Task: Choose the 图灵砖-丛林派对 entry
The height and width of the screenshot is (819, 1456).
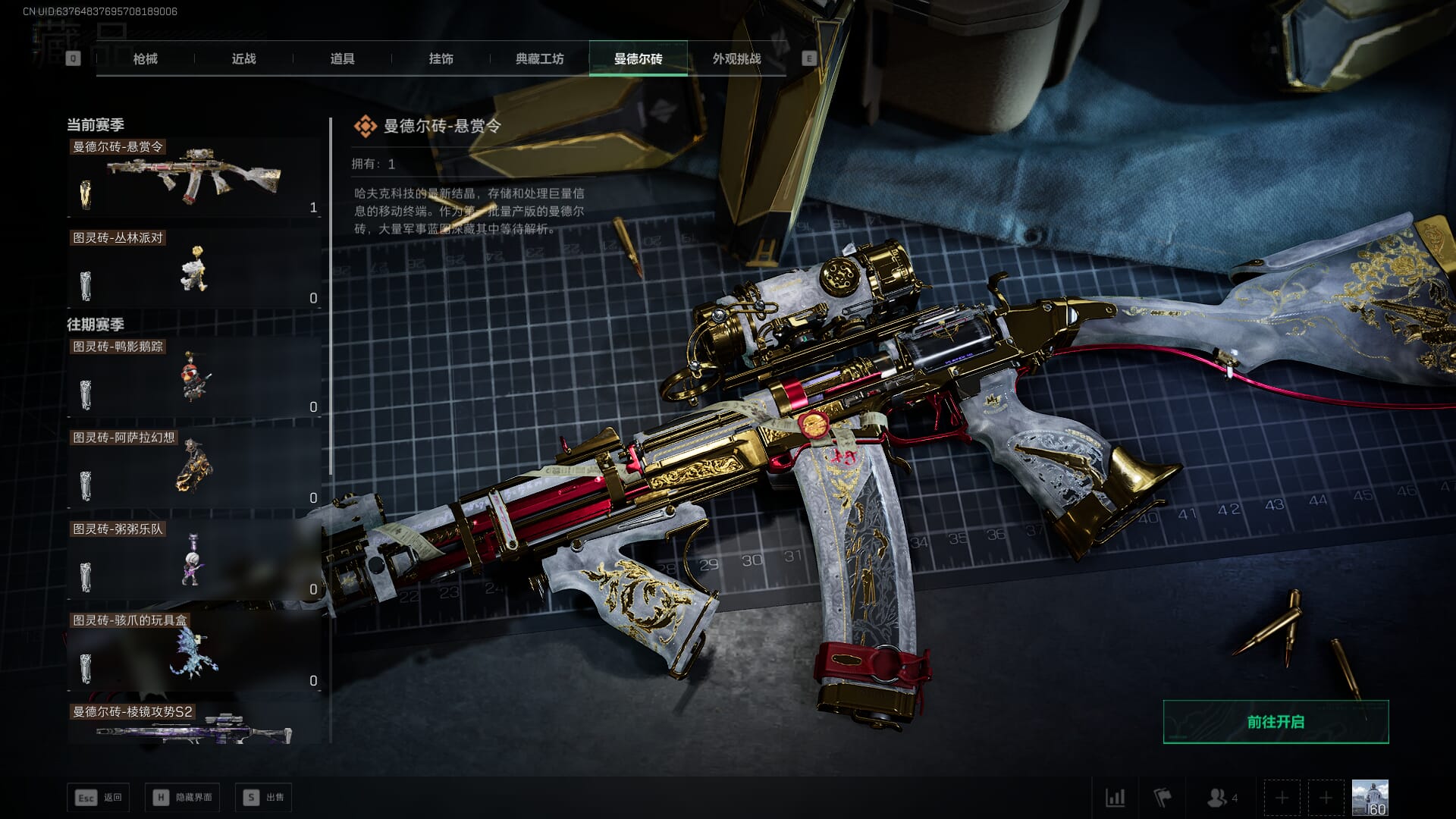Action: tap(193, 269)
